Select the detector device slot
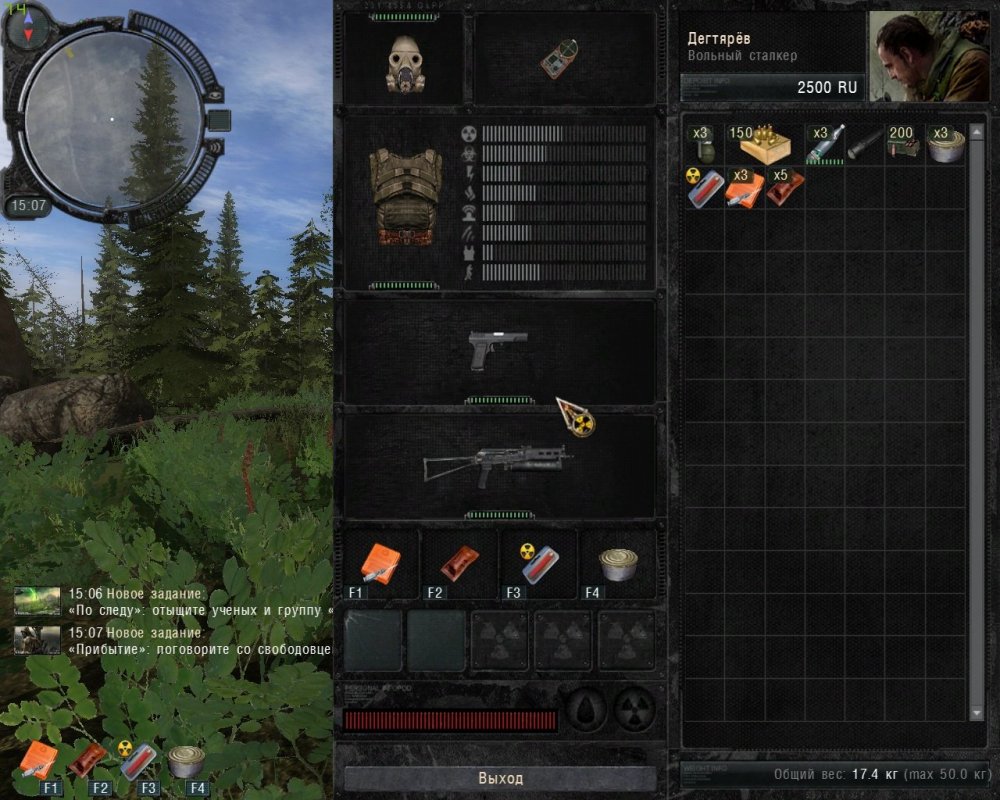 click(x=561, y=59)
